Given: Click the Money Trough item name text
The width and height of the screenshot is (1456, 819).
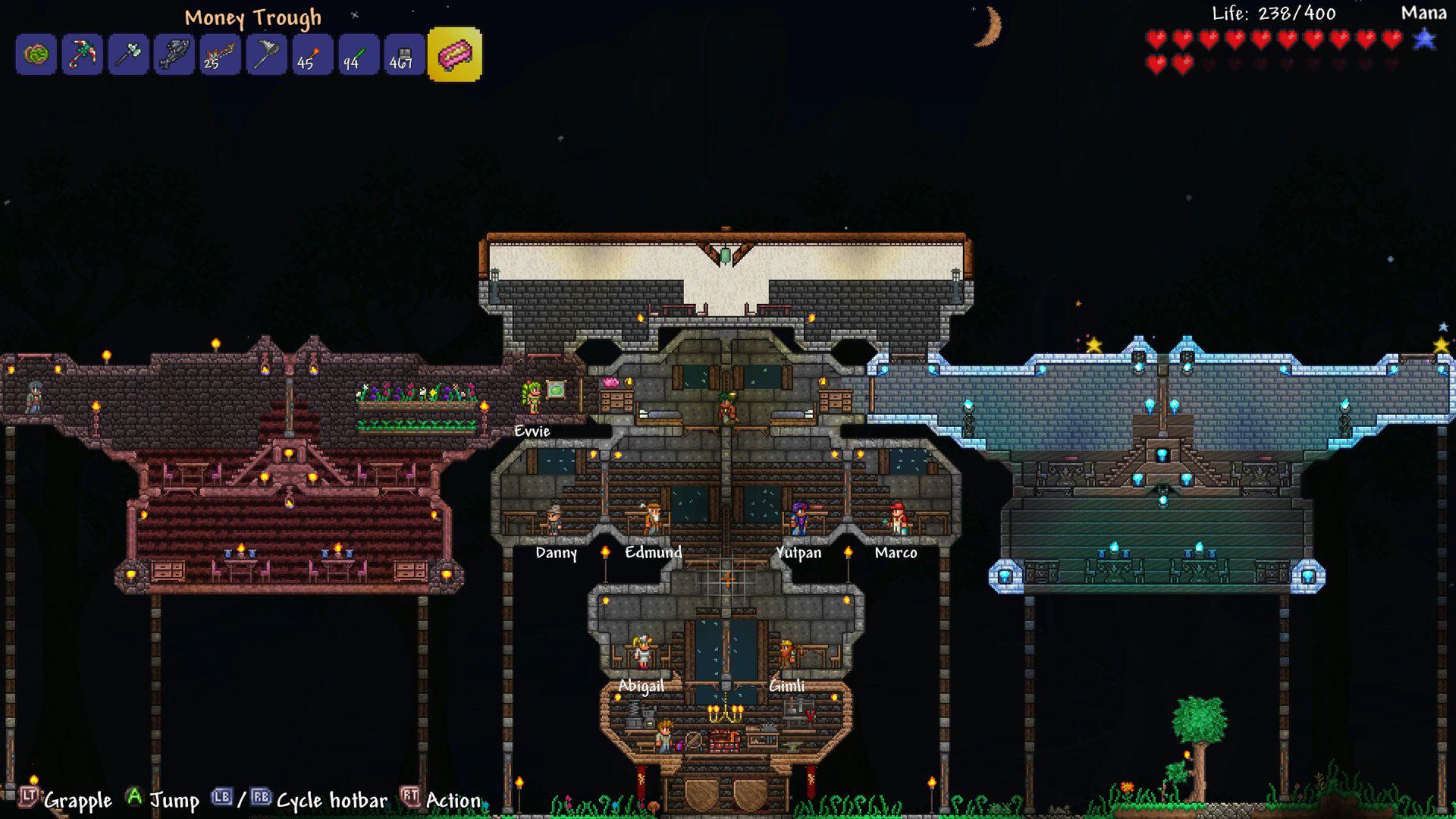Looking at the screenshot, I should click(253, 17).
